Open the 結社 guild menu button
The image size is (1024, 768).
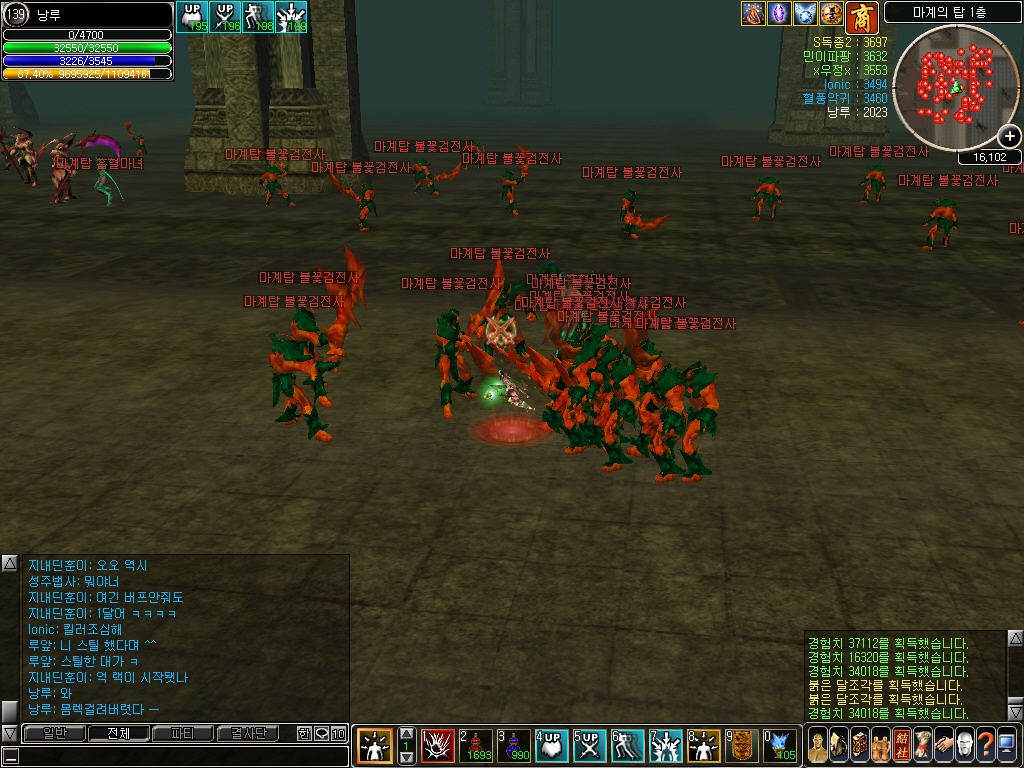tap(901, 745)
